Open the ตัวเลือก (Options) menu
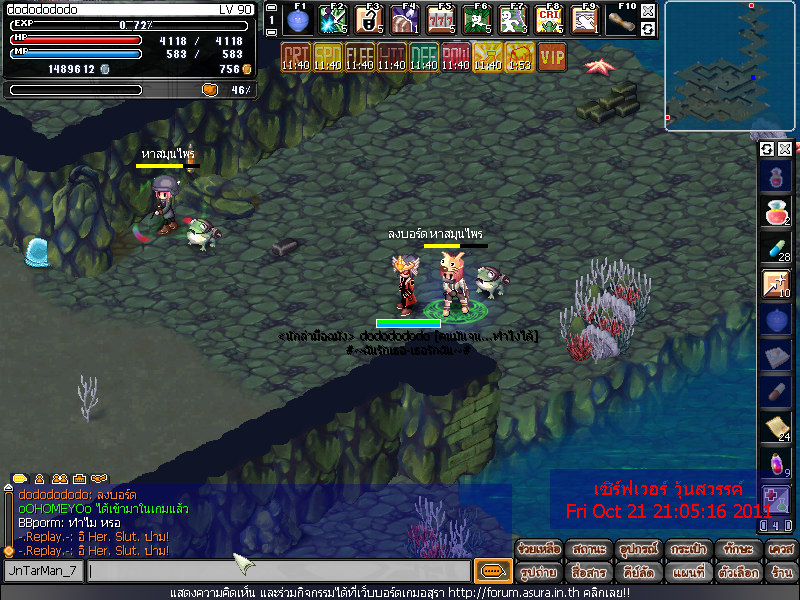The image size is (800, 600). (738, 573)
